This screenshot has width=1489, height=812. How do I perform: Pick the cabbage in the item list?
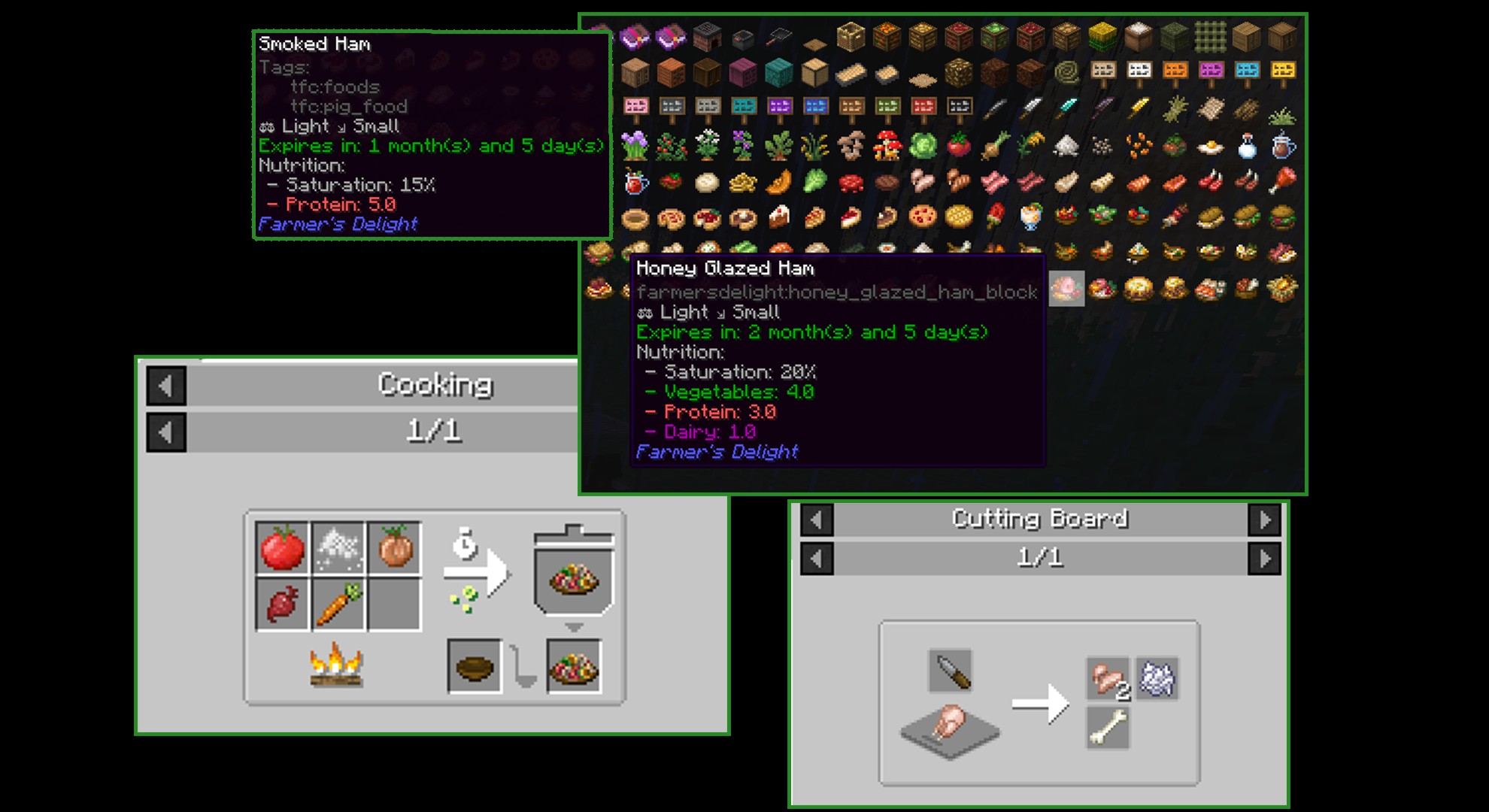point(923,145)
